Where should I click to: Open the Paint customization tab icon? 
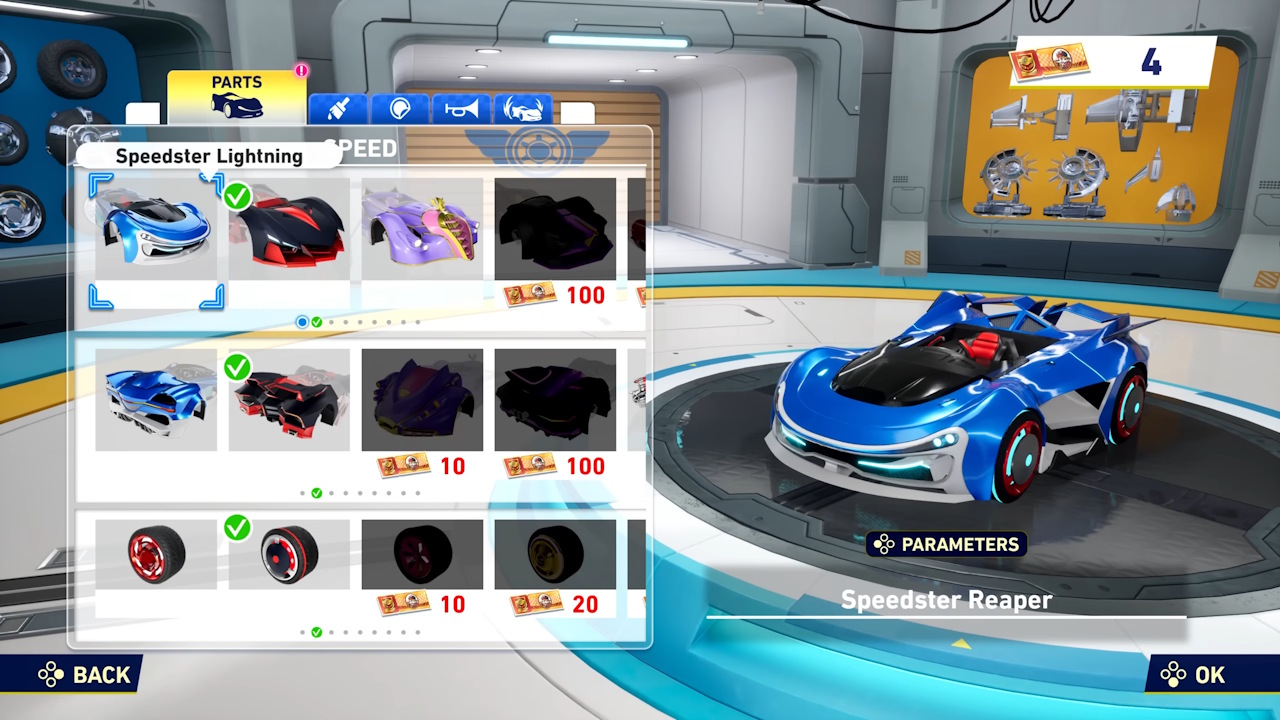[339, 108]
